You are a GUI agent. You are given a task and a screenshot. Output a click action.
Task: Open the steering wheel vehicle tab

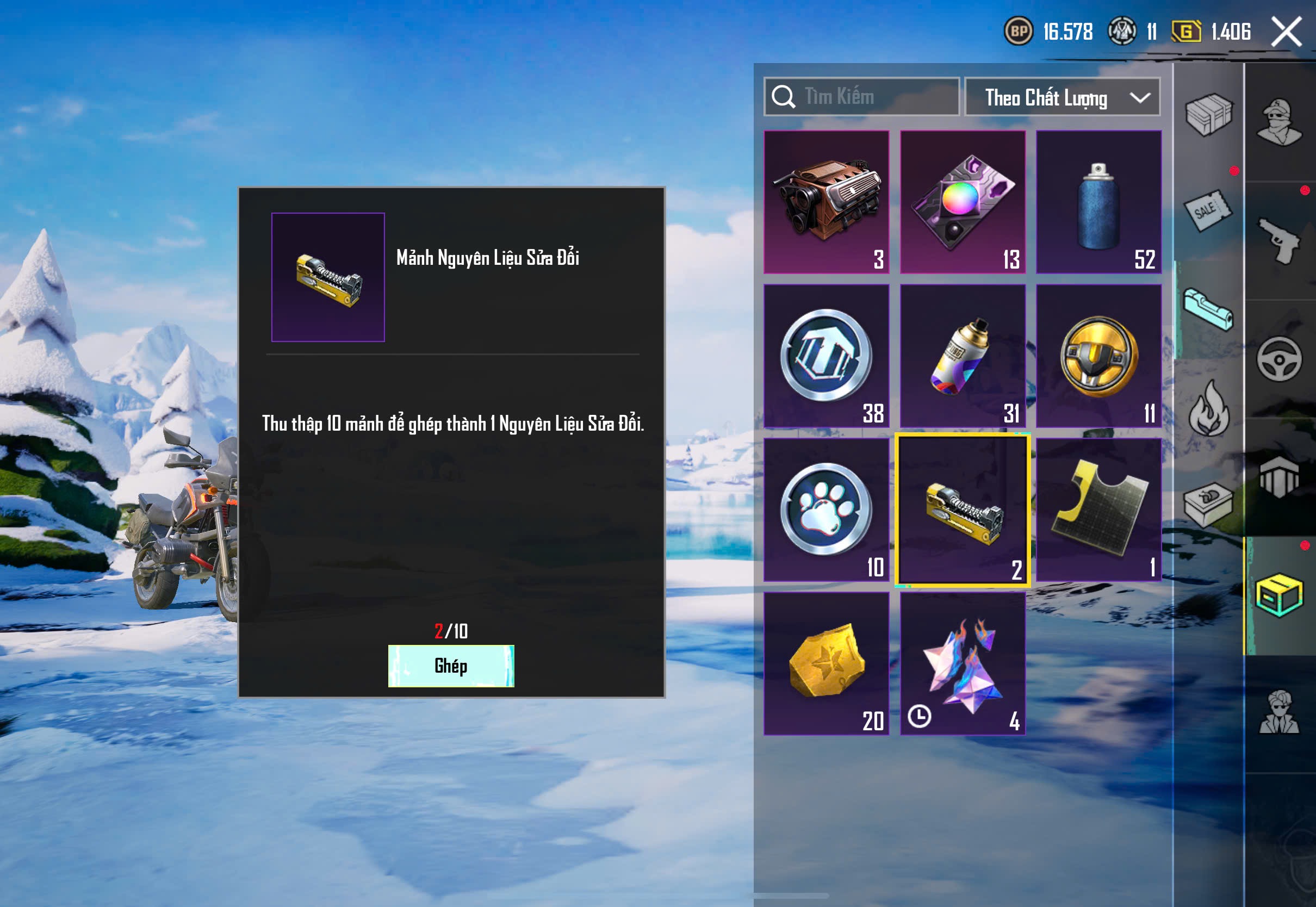(x=1279, y=359)
